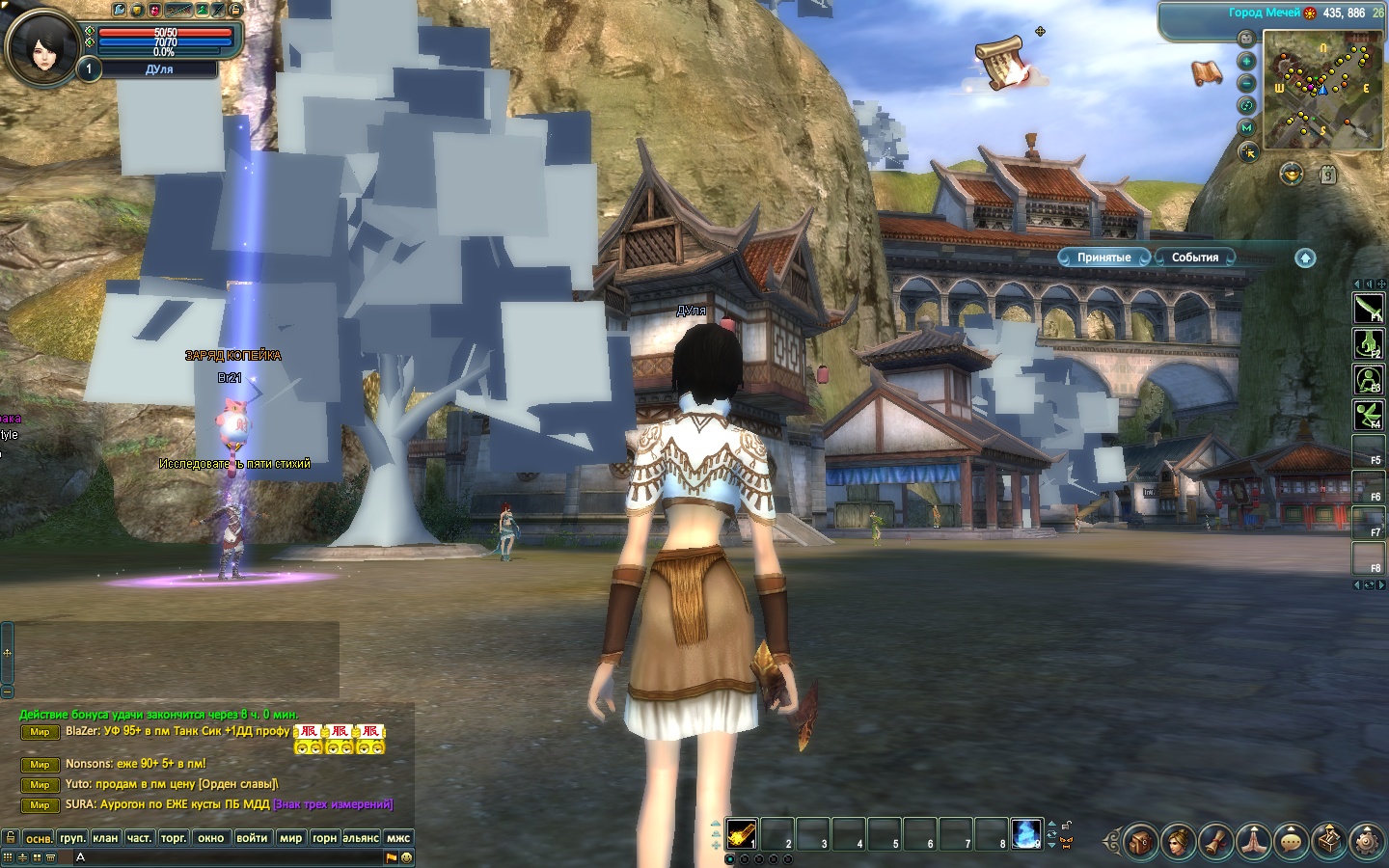Click the minimap zoom-in plus button
The image size is (1389, 868).
[1246, 61]
